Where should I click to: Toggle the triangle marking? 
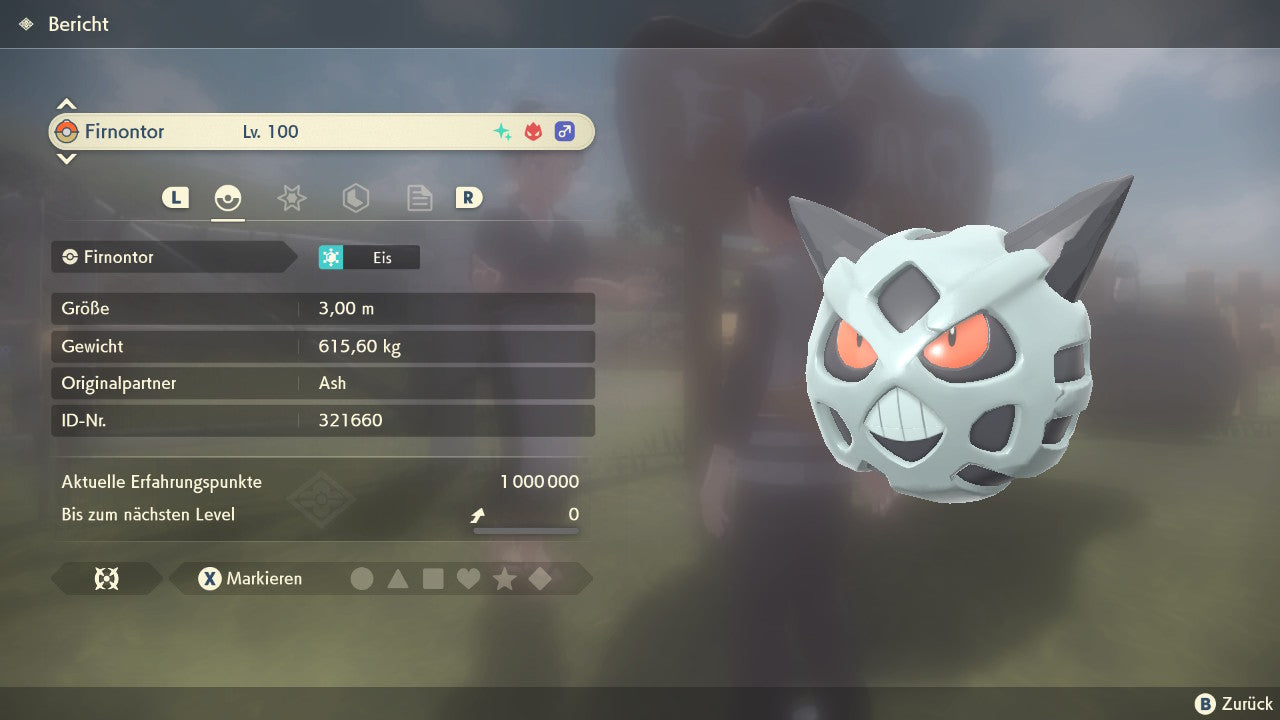(x=398, y=579)
